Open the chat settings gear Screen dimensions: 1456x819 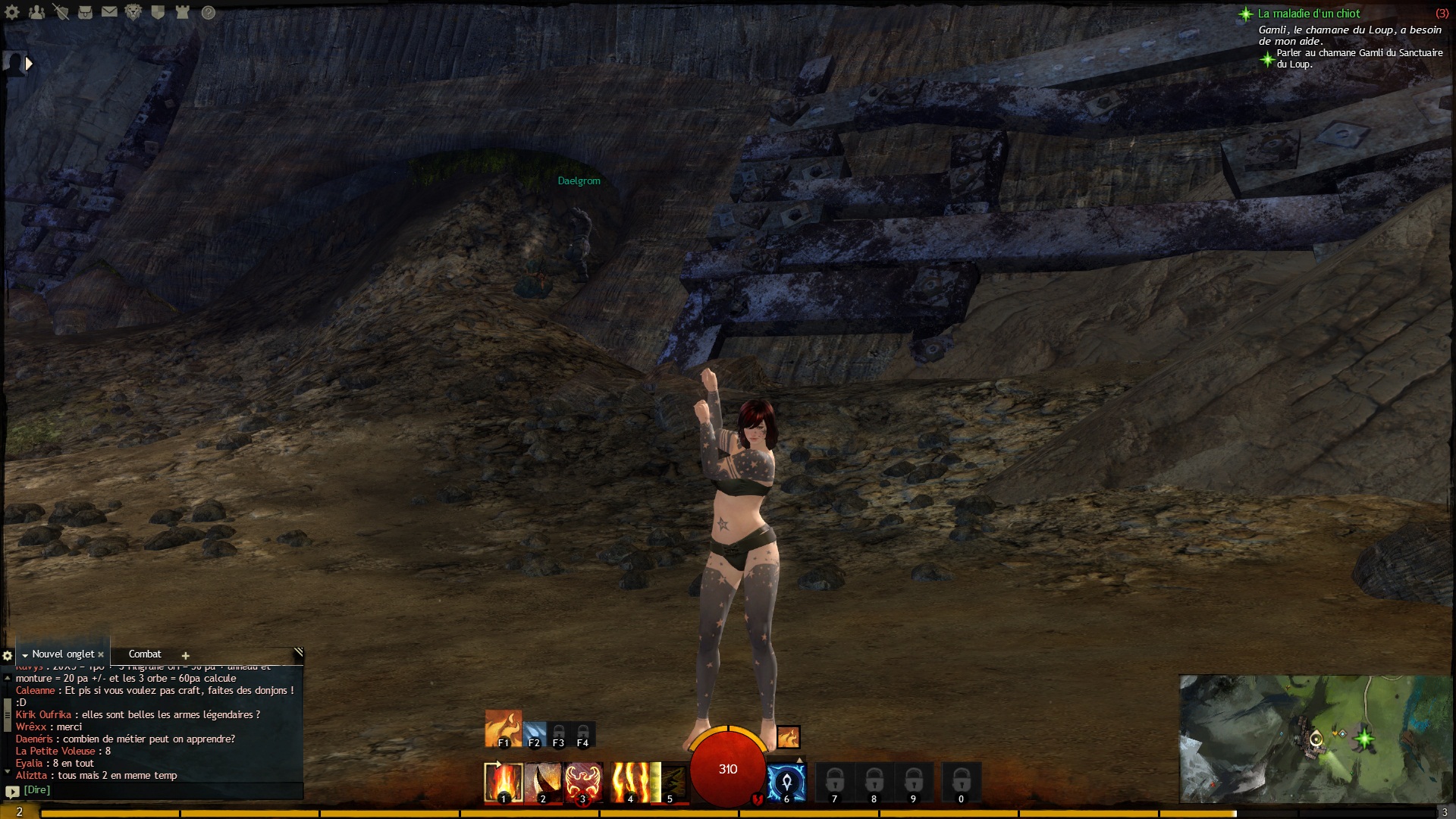pos(8,655)
